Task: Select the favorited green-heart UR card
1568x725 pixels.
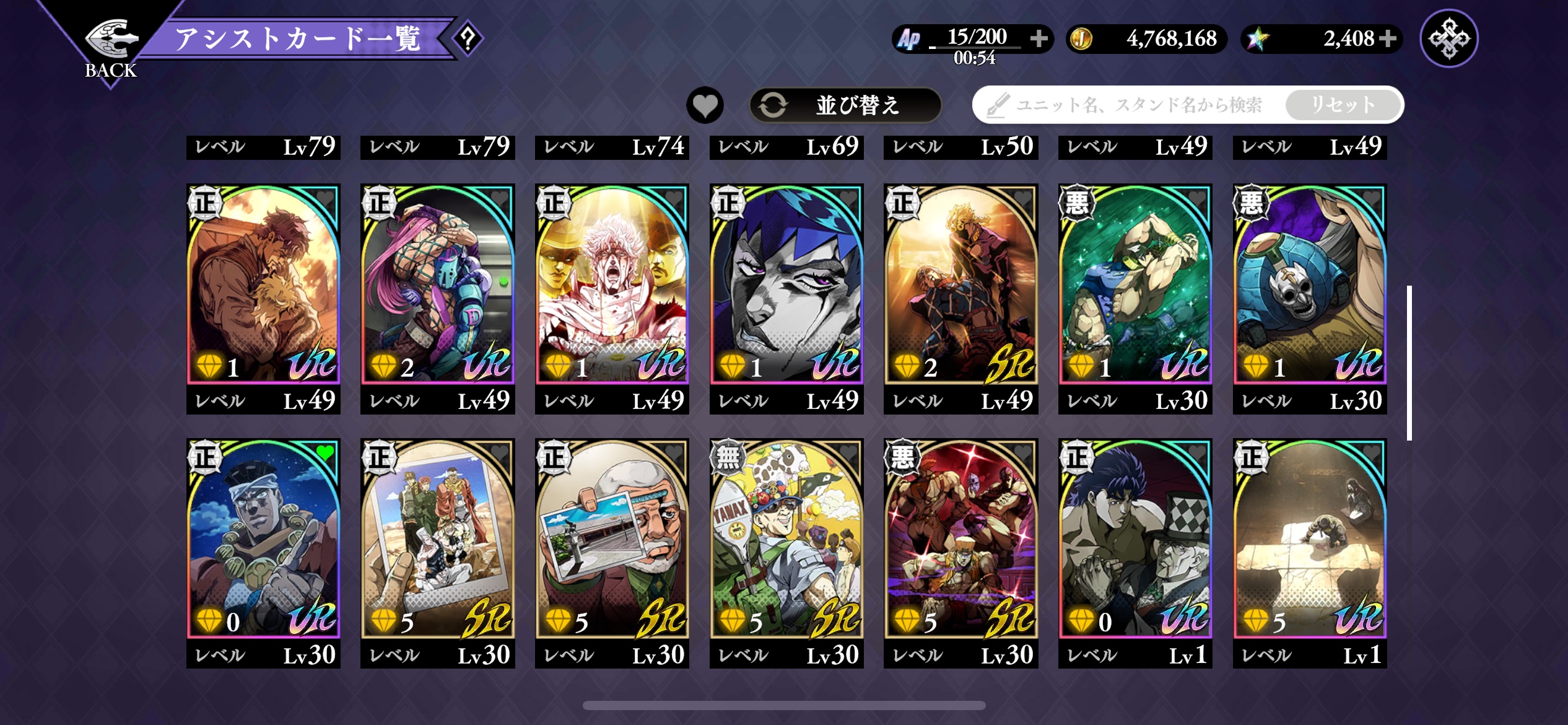Action: point(263,539)
